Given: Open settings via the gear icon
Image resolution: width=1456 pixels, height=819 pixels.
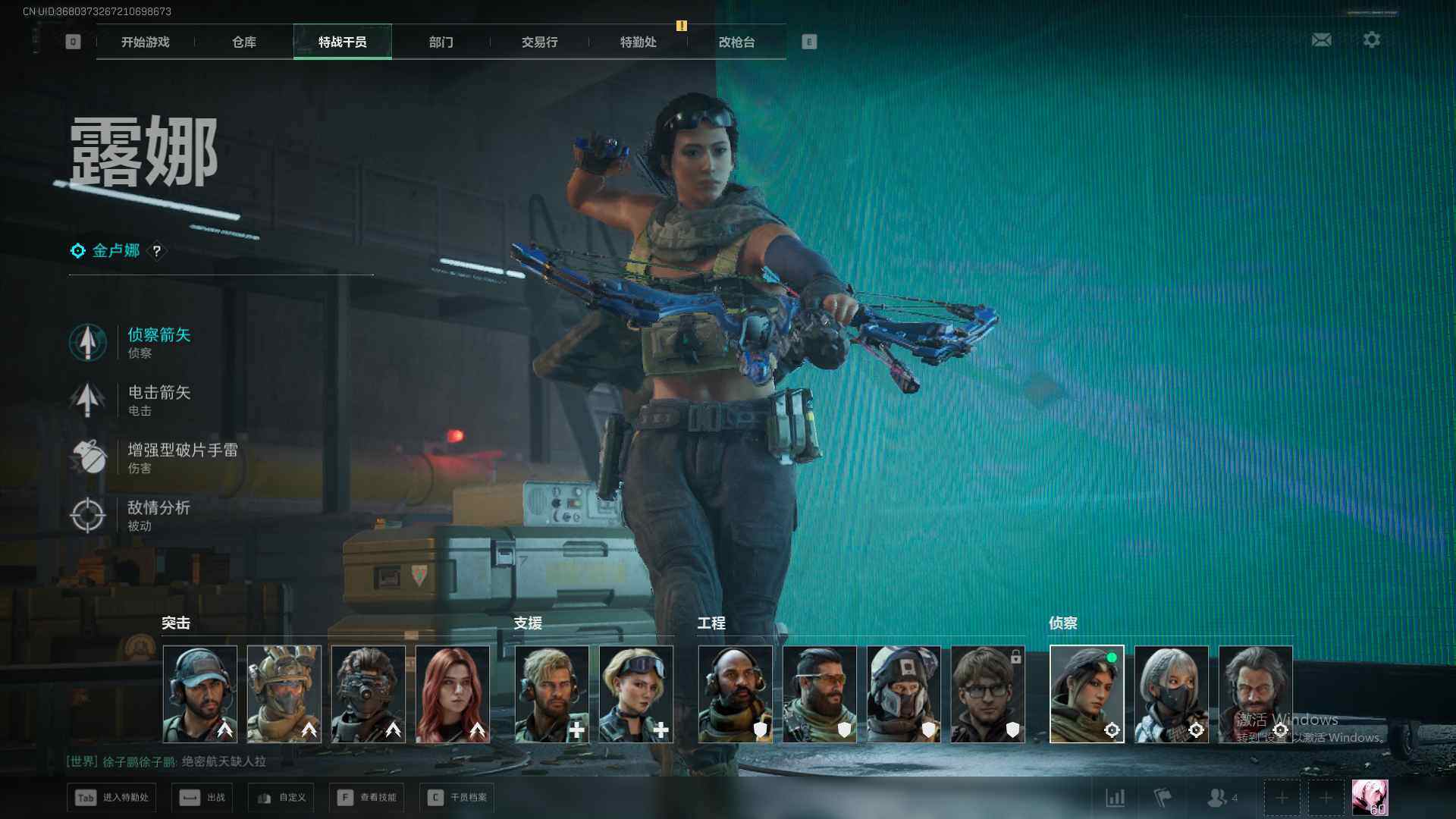Looking at the screenshot, I should (1371, 40).
